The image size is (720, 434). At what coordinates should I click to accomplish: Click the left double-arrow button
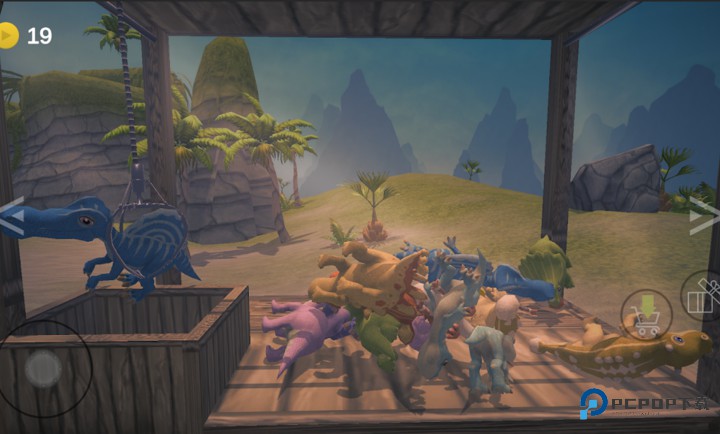coord(11,216)
